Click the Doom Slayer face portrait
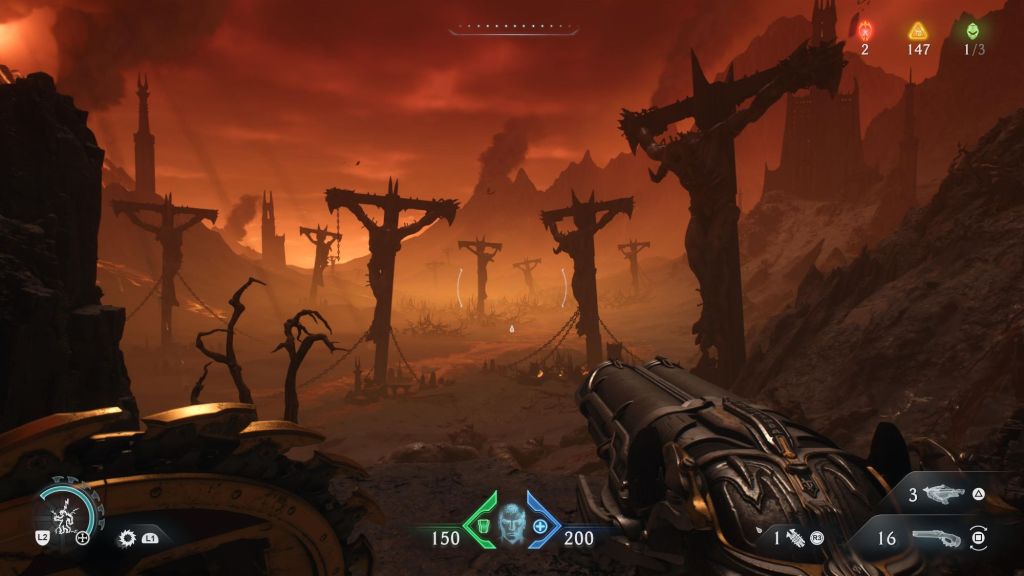The height and width of the screenshot is (576, 1024). pos(512,524)
